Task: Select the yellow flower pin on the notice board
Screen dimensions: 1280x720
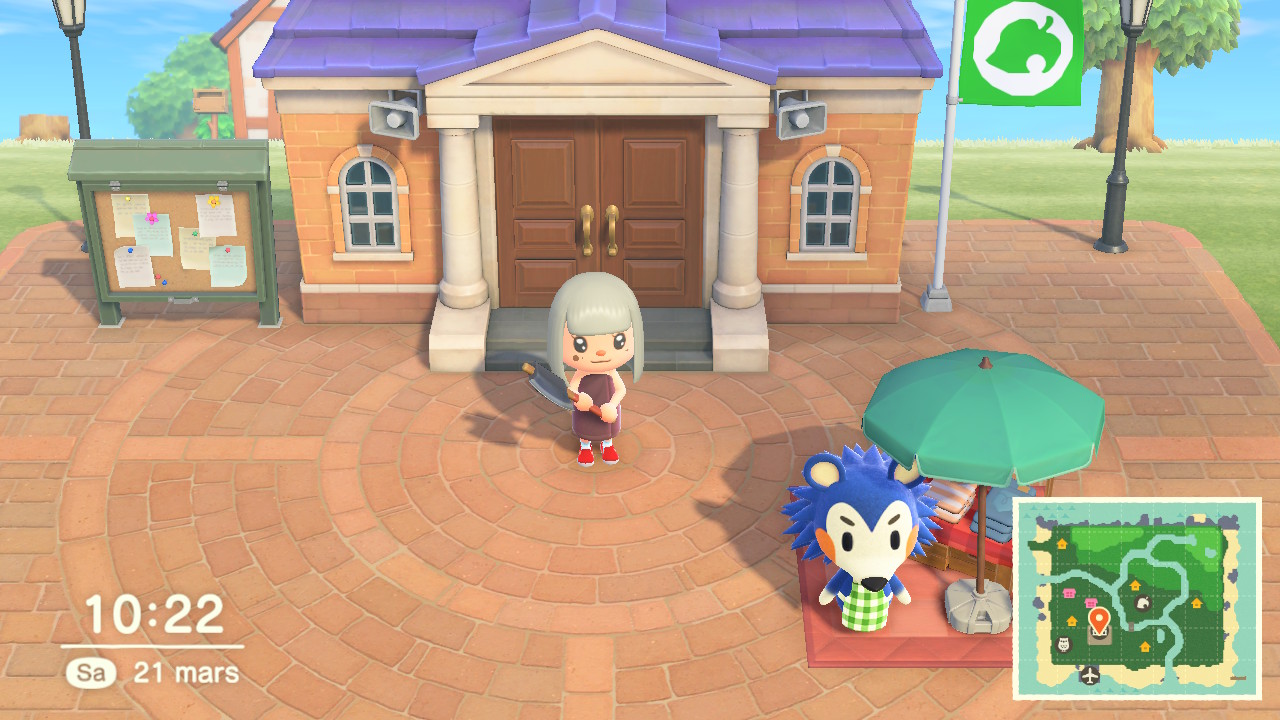Action: click(214, 201)
